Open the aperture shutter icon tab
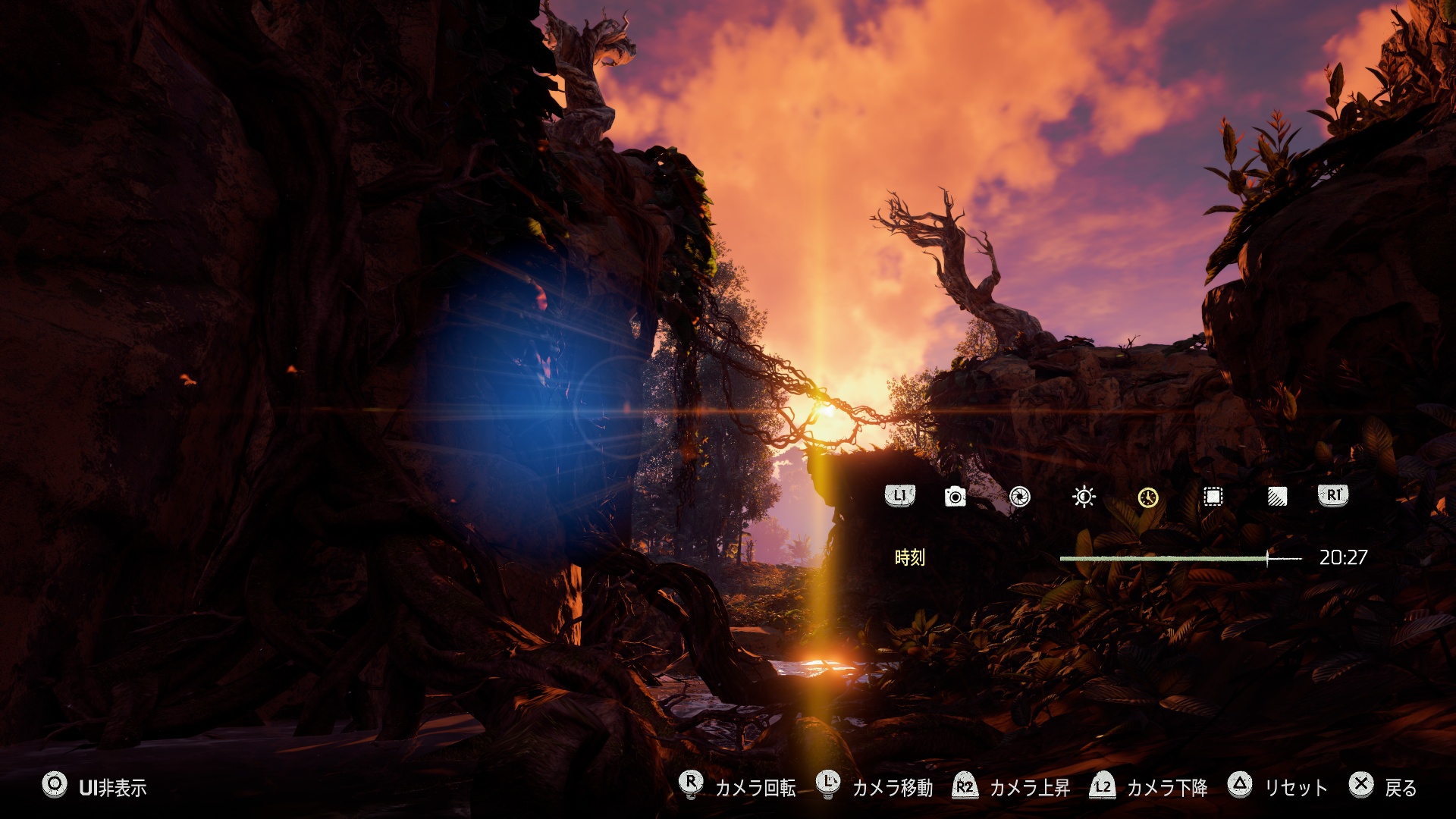The height and width of the screenshot is (819, 1456). [x=1020, y=497]
